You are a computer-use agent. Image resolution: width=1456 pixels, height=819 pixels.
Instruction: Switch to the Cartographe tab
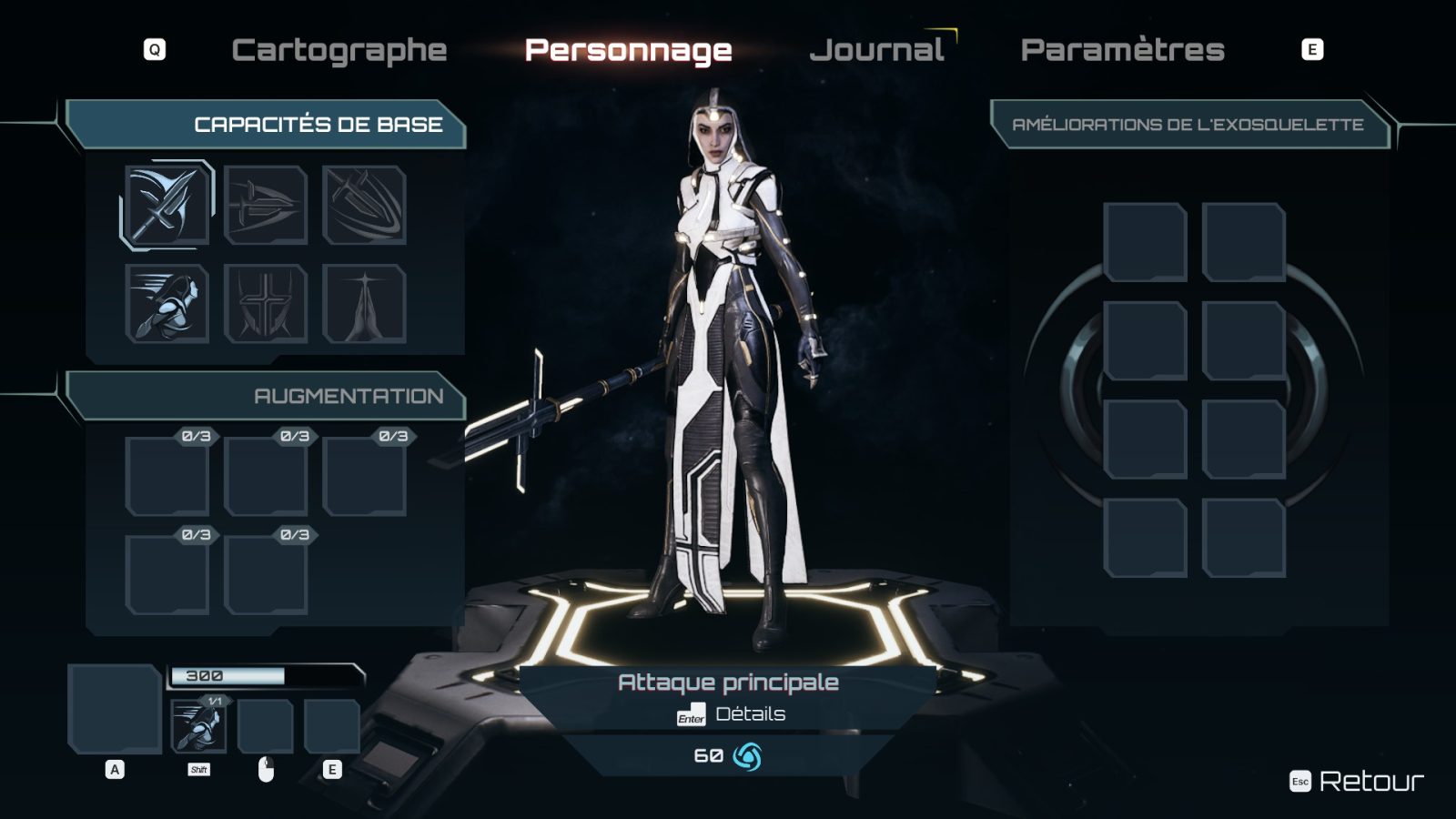click(x=339, y=50)
